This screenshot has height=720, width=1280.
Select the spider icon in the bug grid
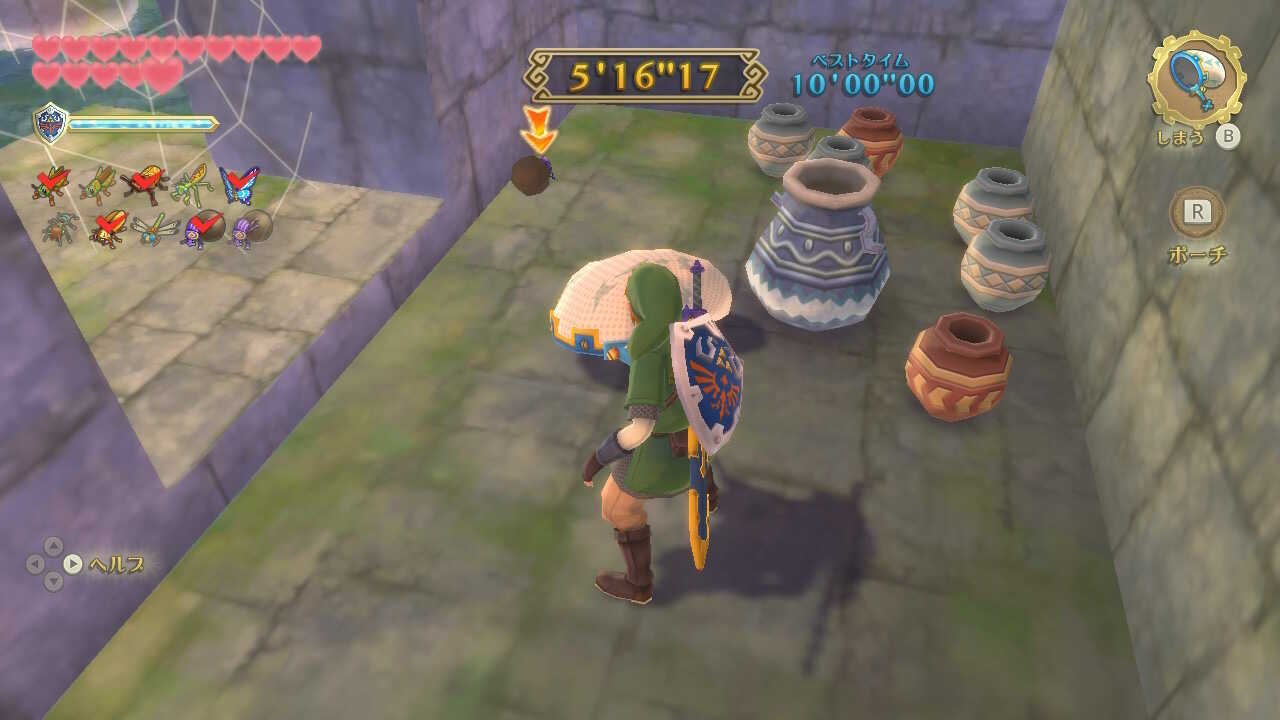tap(62, 228)
